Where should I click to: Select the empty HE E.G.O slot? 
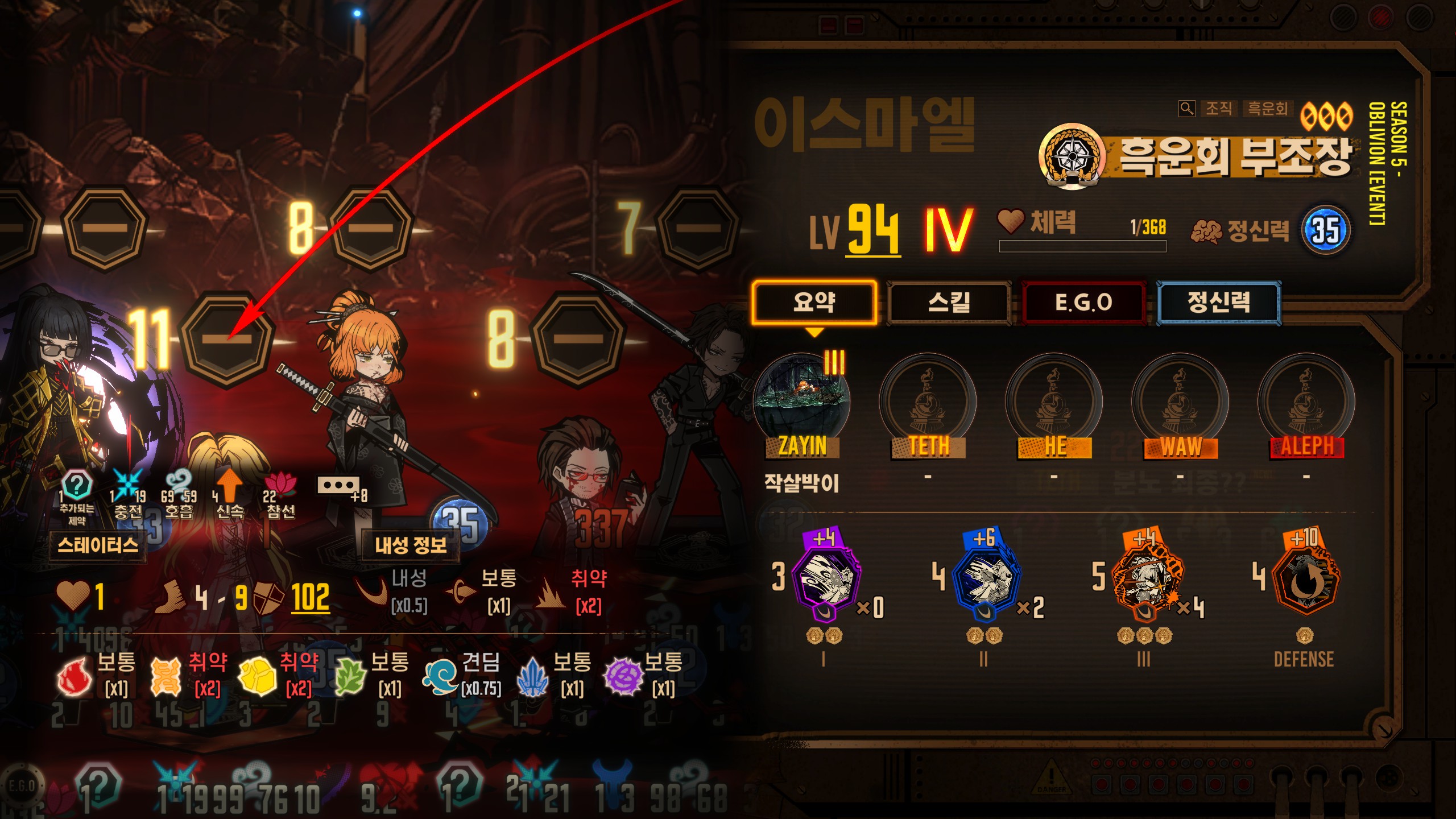pyautogui.click(x=1054, y=401)
